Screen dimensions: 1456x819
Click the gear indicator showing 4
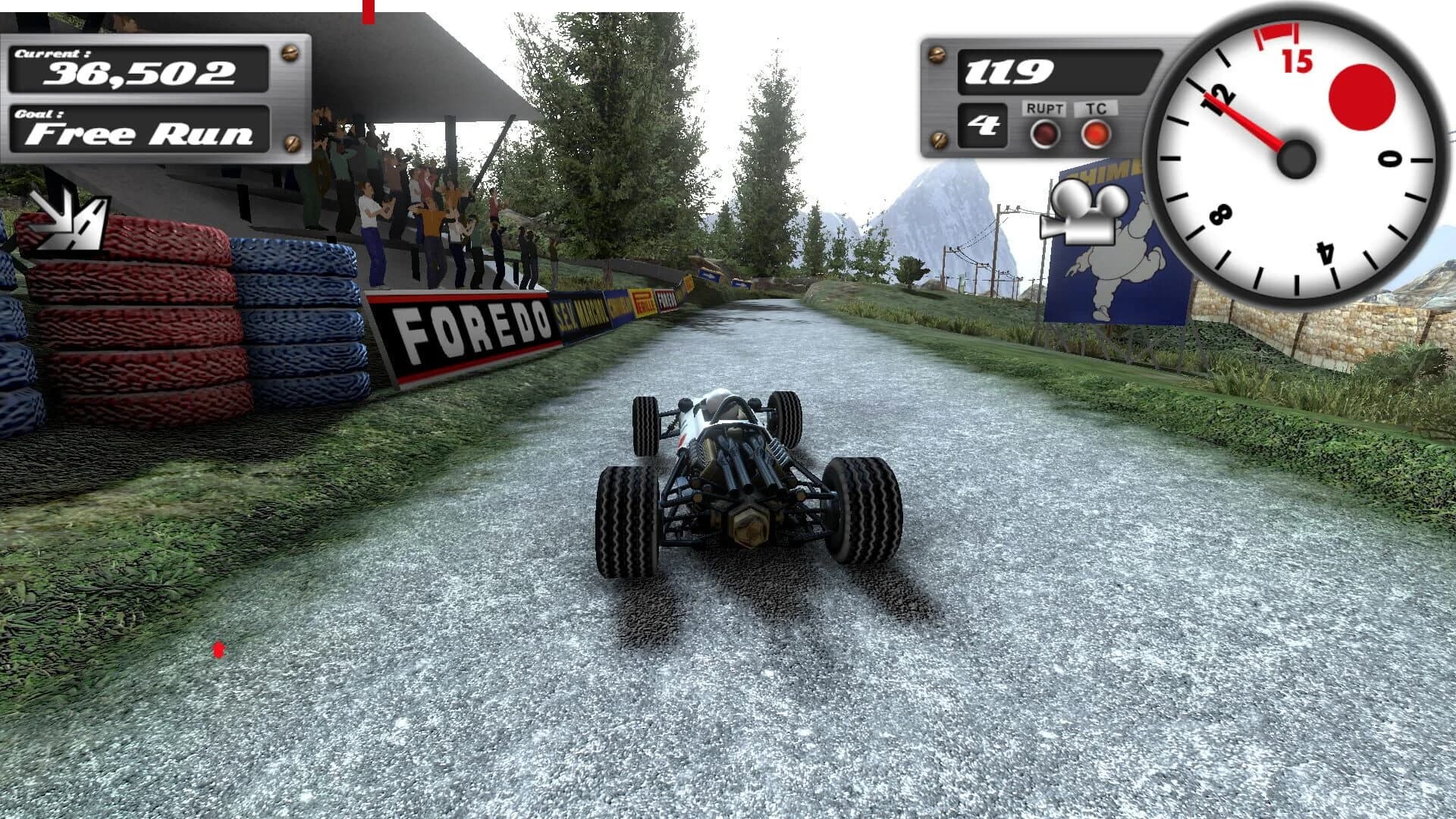point(984,127)
